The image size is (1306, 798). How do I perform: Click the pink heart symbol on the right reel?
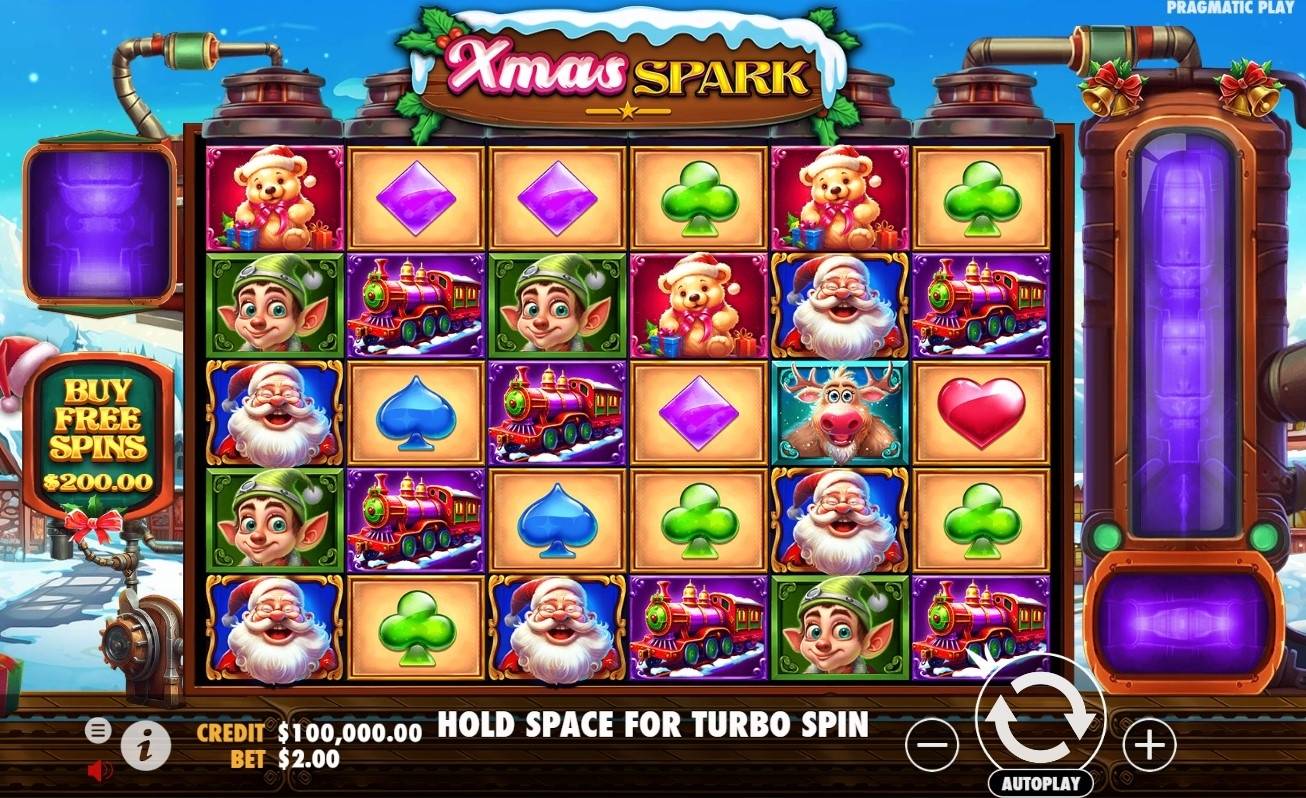984,412
